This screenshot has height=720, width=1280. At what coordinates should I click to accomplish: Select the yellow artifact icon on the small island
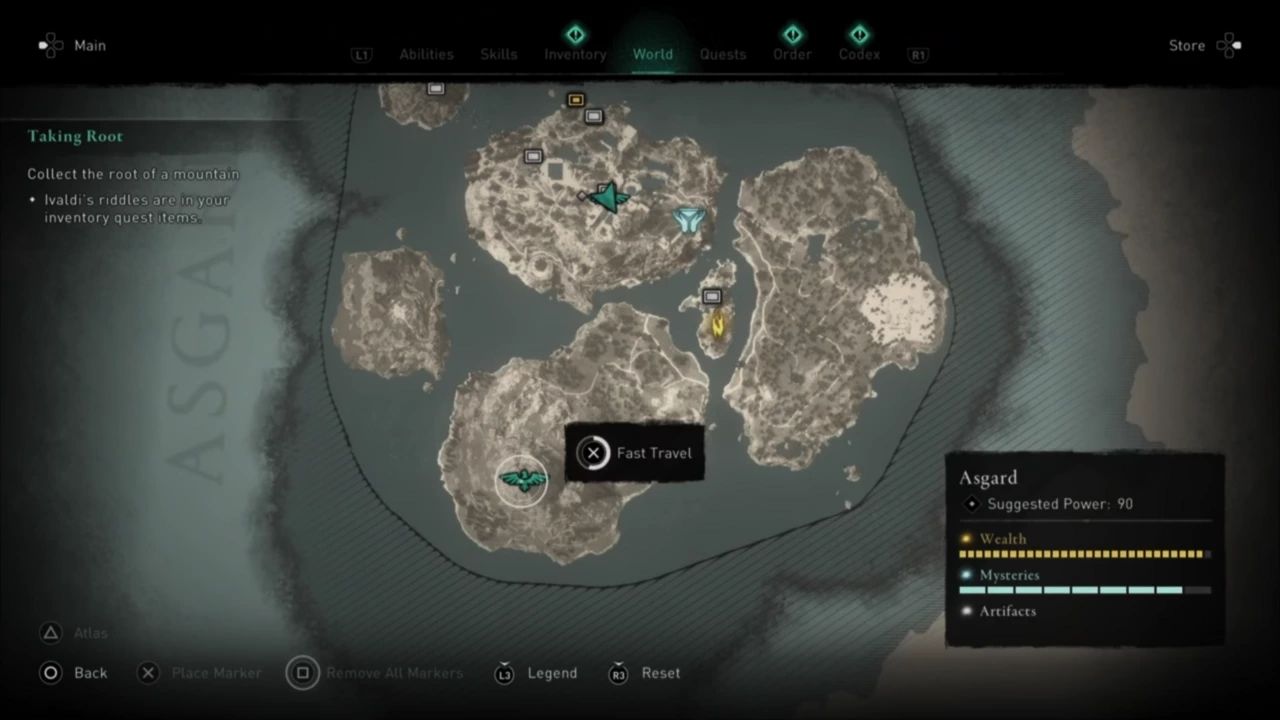(717, 325)
